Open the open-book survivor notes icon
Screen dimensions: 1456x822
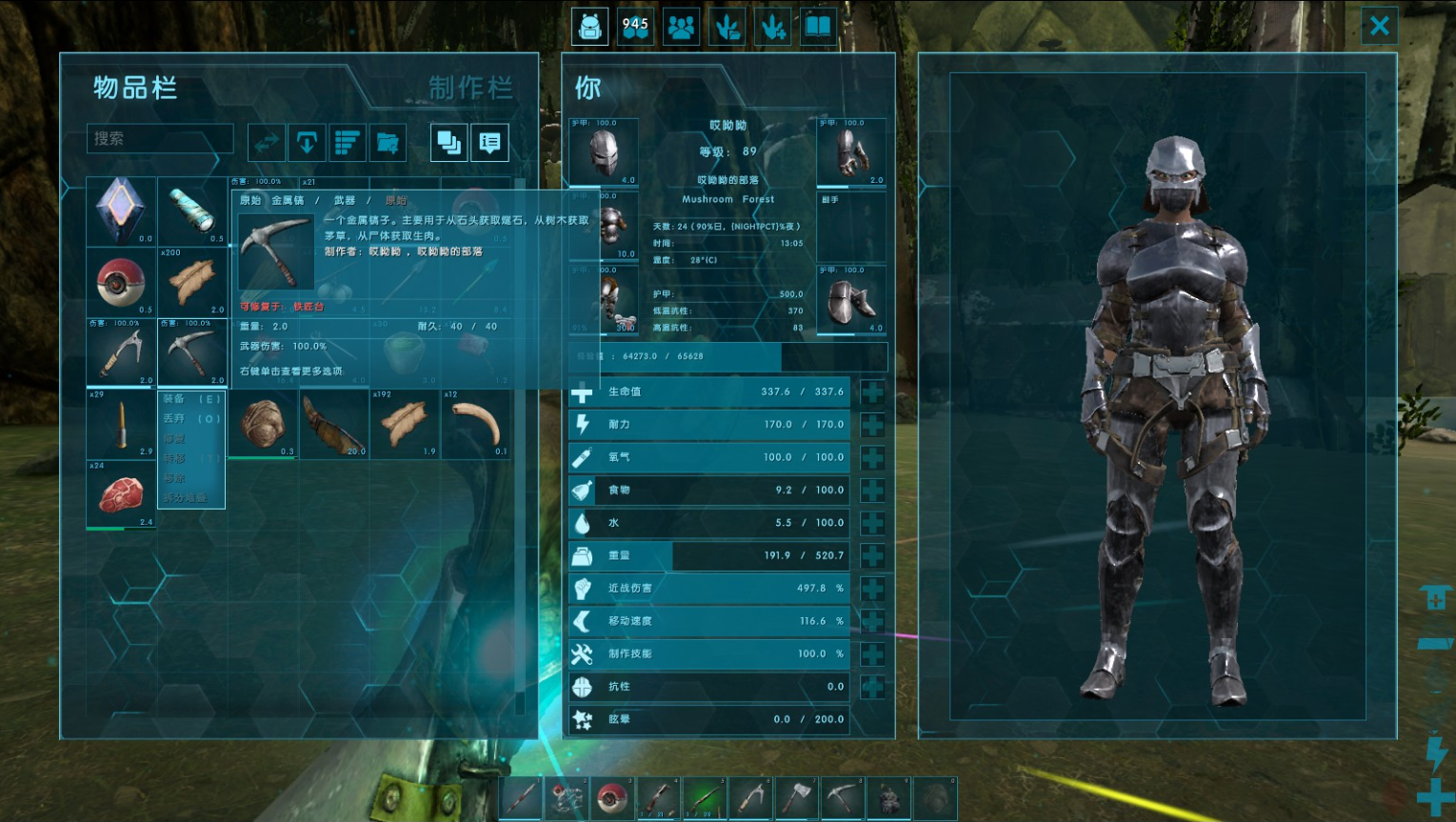(818, 27)
